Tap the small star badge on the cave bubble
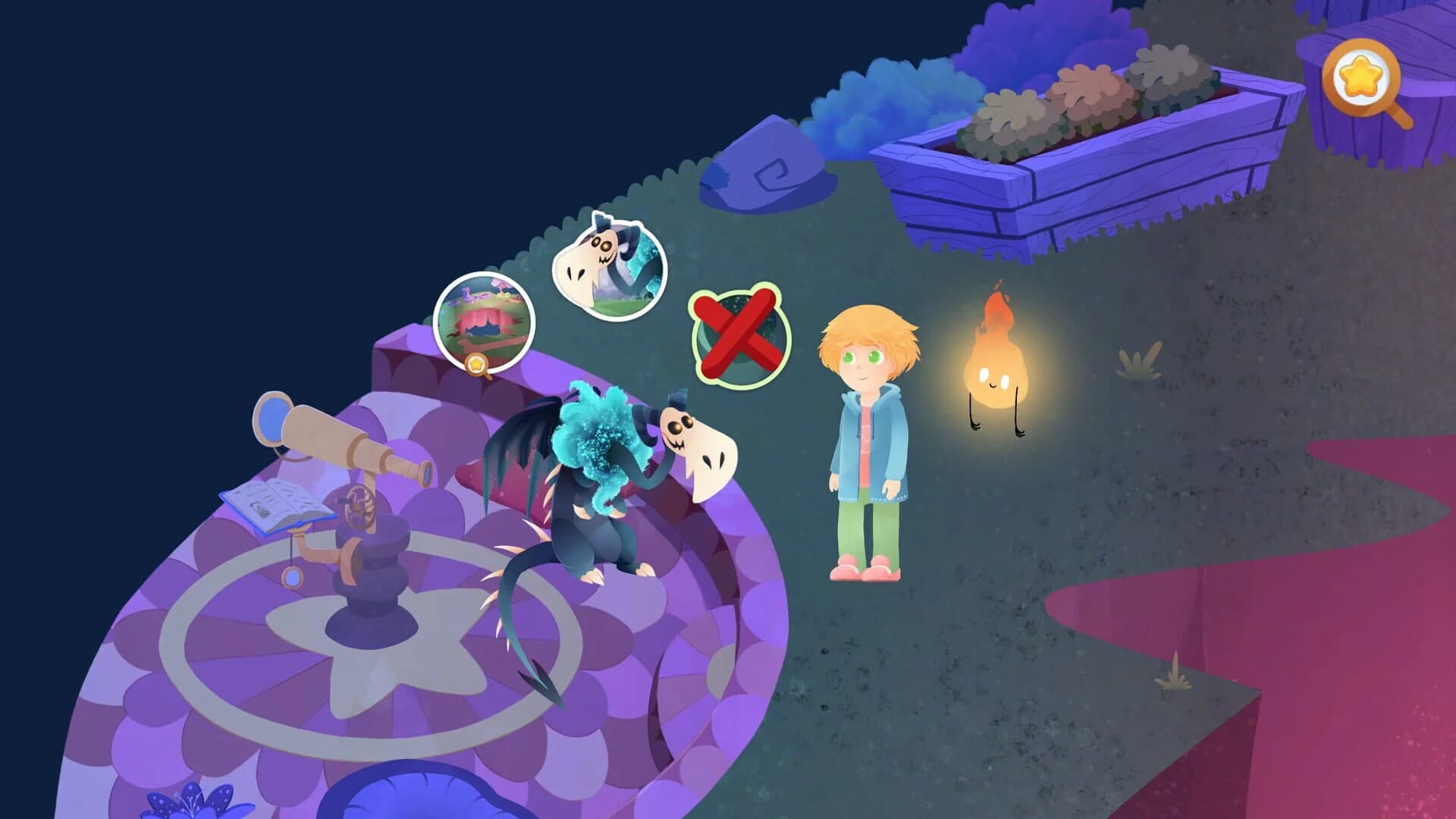This screenshot has height=819, width=1456. pos(476,365)
